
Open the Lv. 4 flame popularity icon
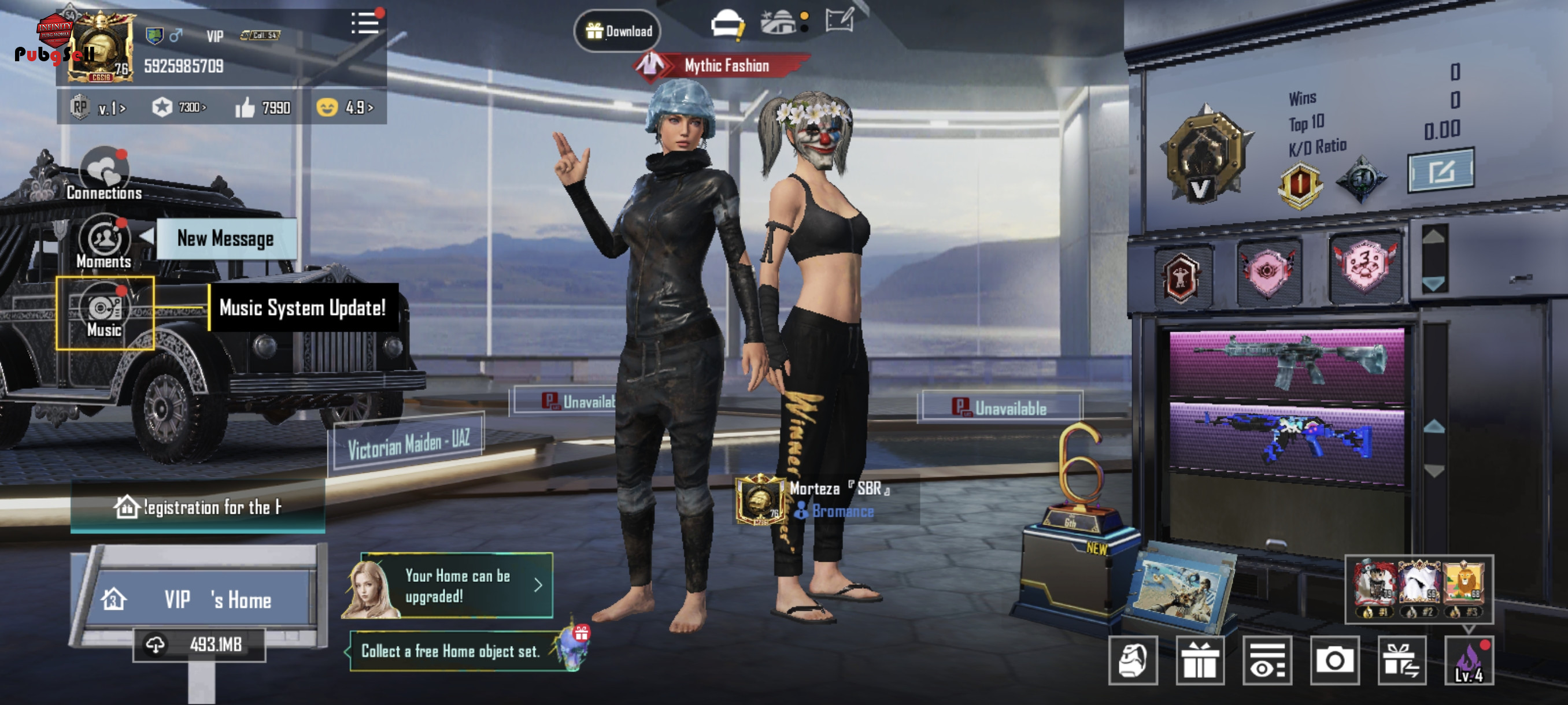(x=1468, y=661)
